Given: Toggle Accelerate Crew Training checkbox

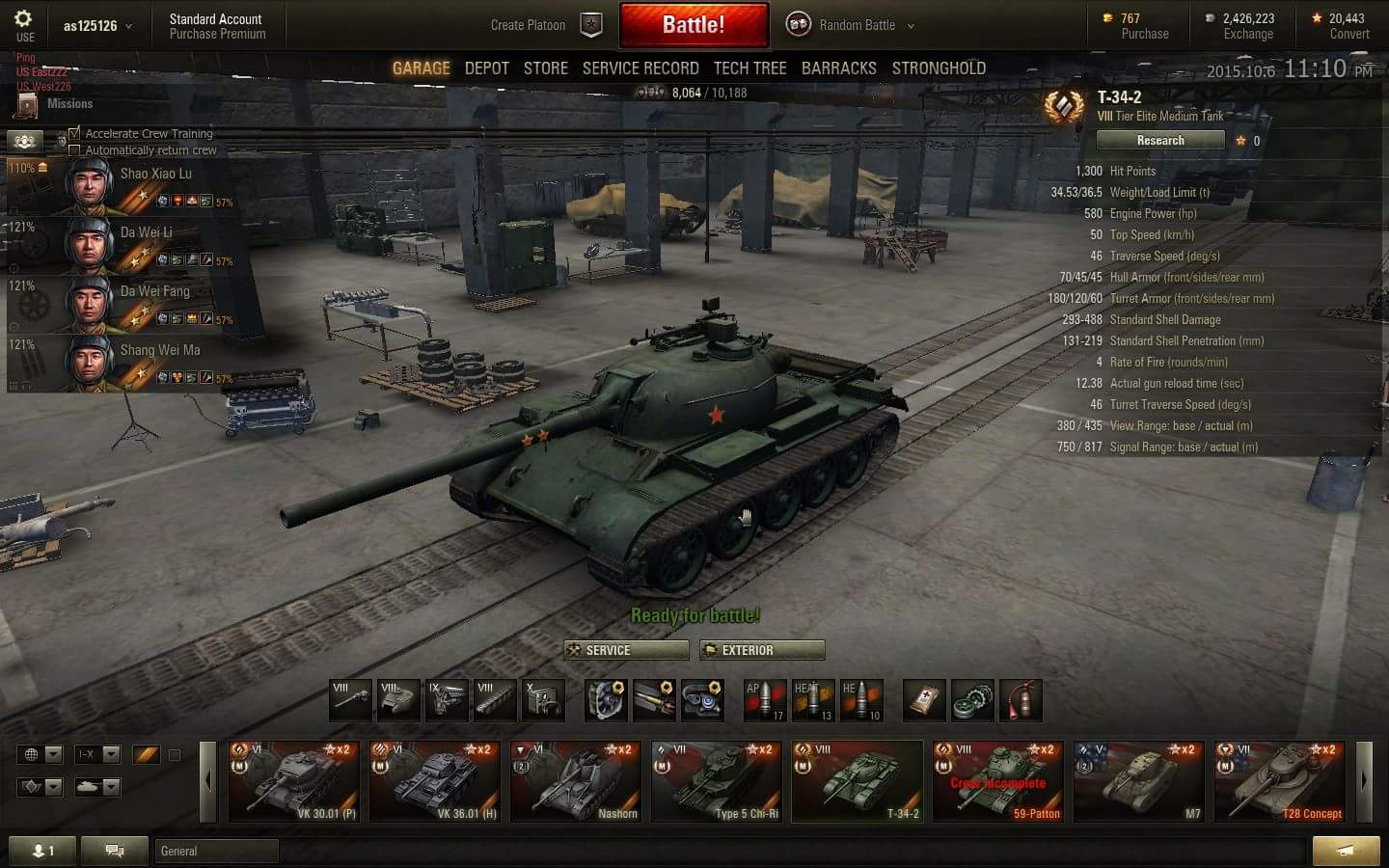Looking at the screenshot, I should coord(75,133).
